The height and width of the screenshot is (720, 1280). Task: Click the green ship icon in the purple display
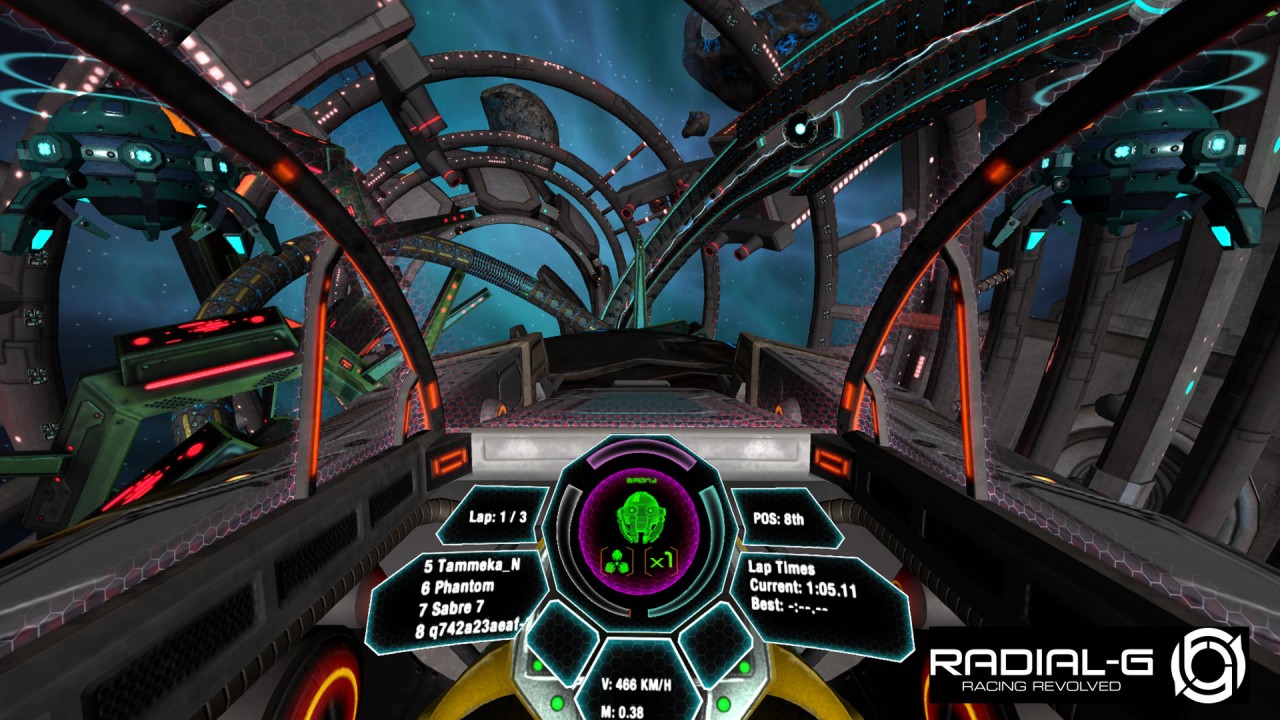pyautogui.click(x=640, y=518)
